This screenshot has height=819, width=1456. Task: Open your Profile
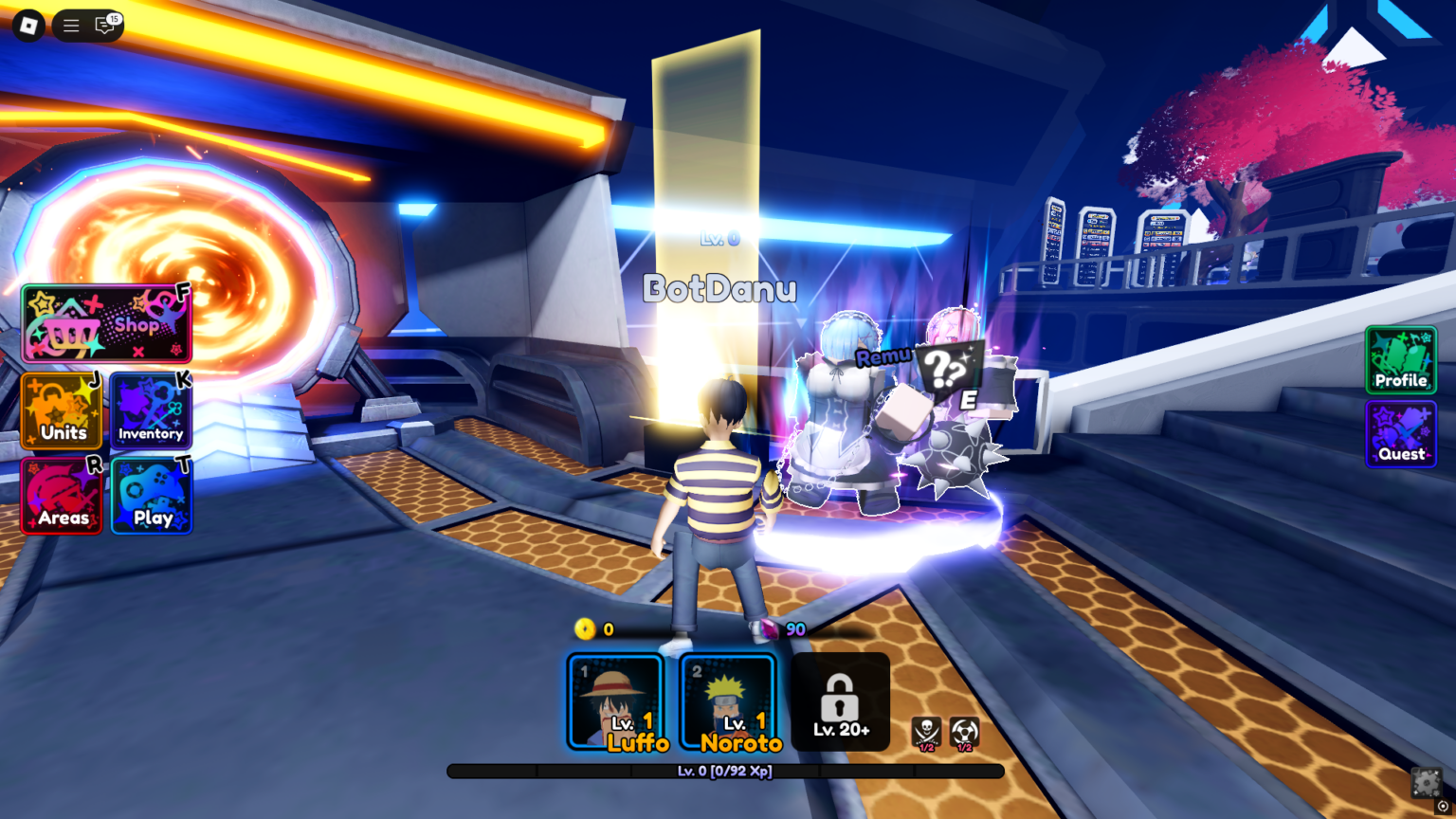1401,360
